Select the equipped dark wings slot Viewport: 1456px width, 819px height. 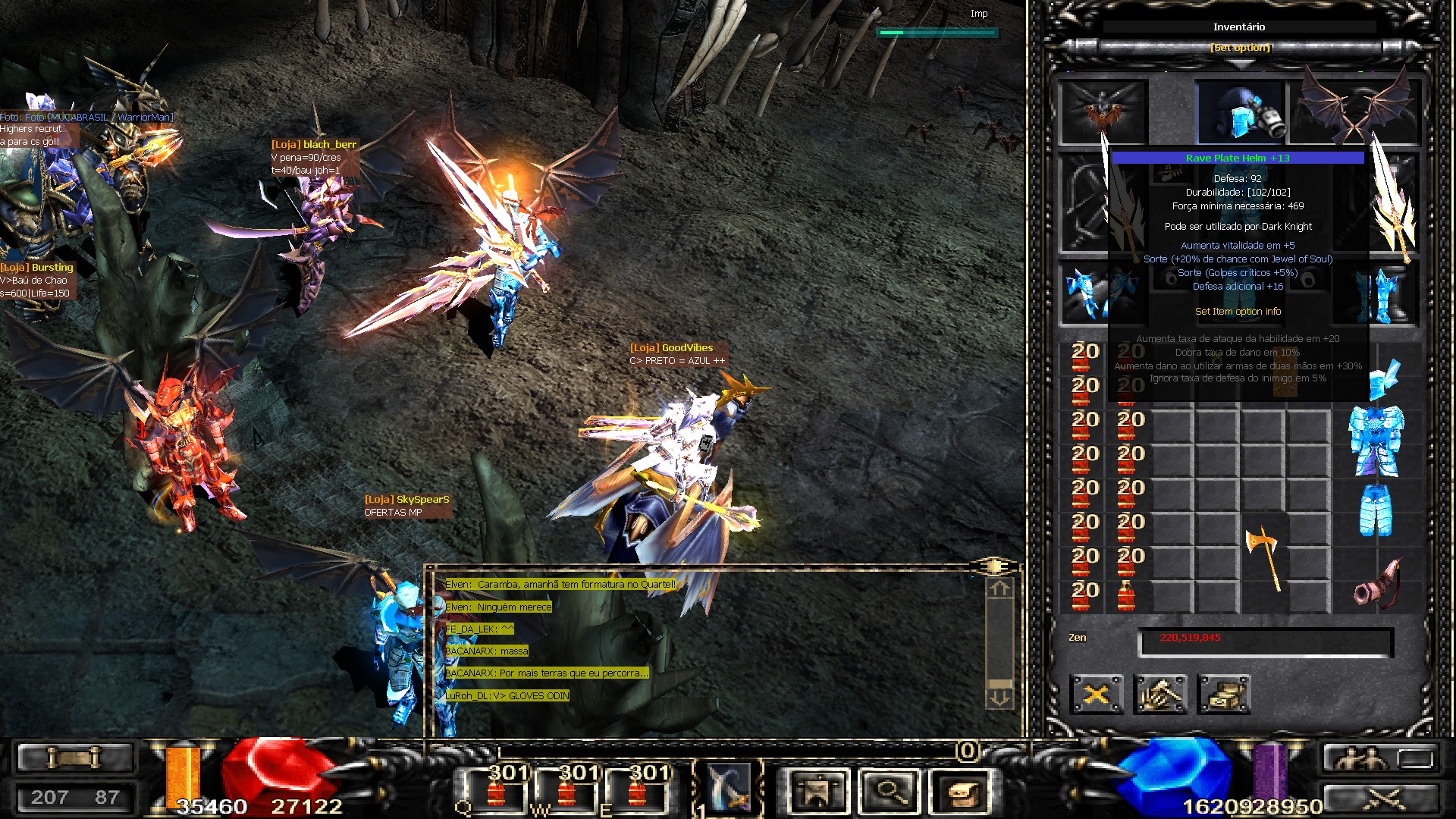(x=1356, y=110)
